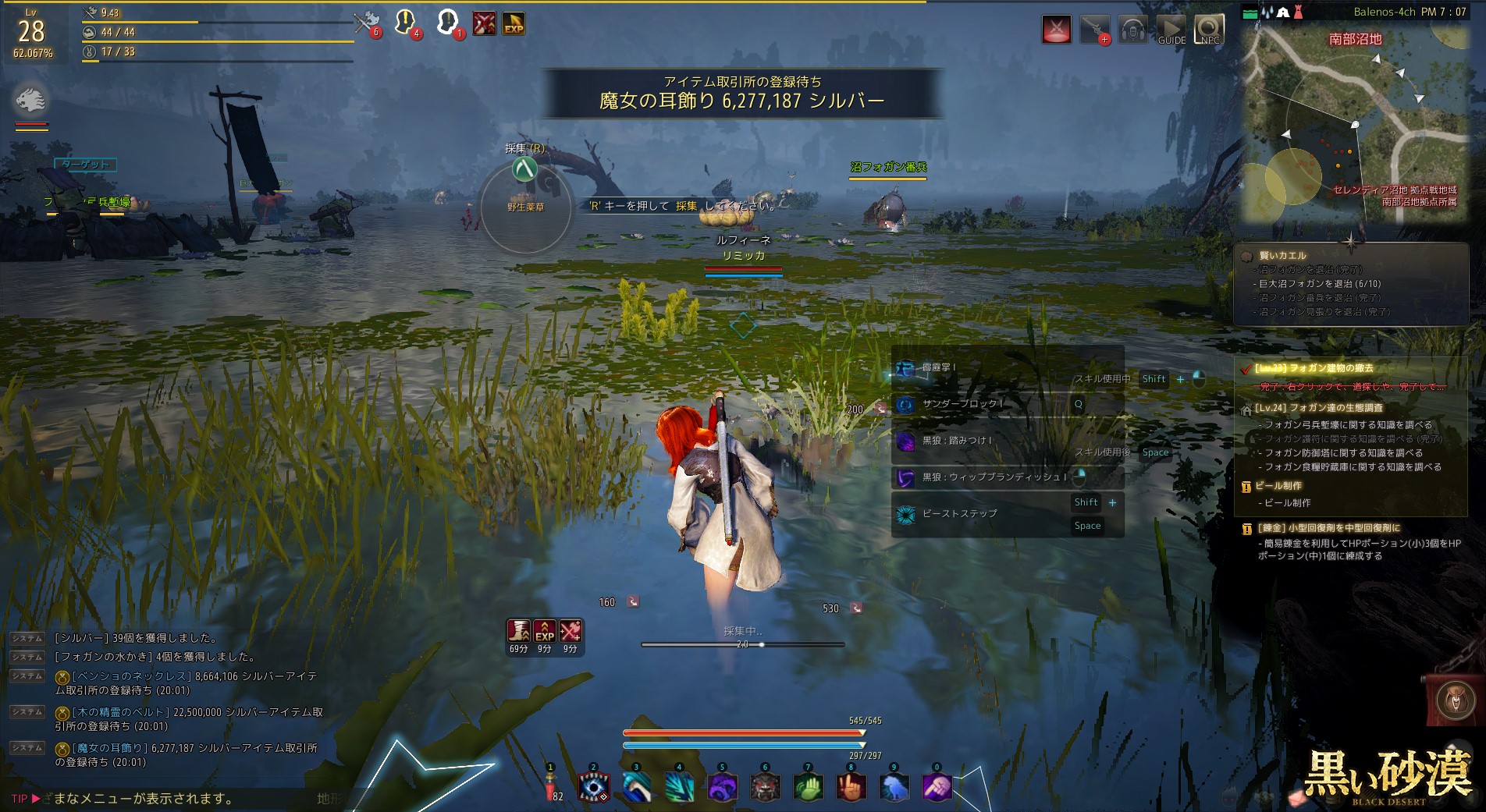The height and width of the screenshot is (812, 1486).
Task: Activate the pointing finger skill in slot 8
Action: [x=851, y=786]
